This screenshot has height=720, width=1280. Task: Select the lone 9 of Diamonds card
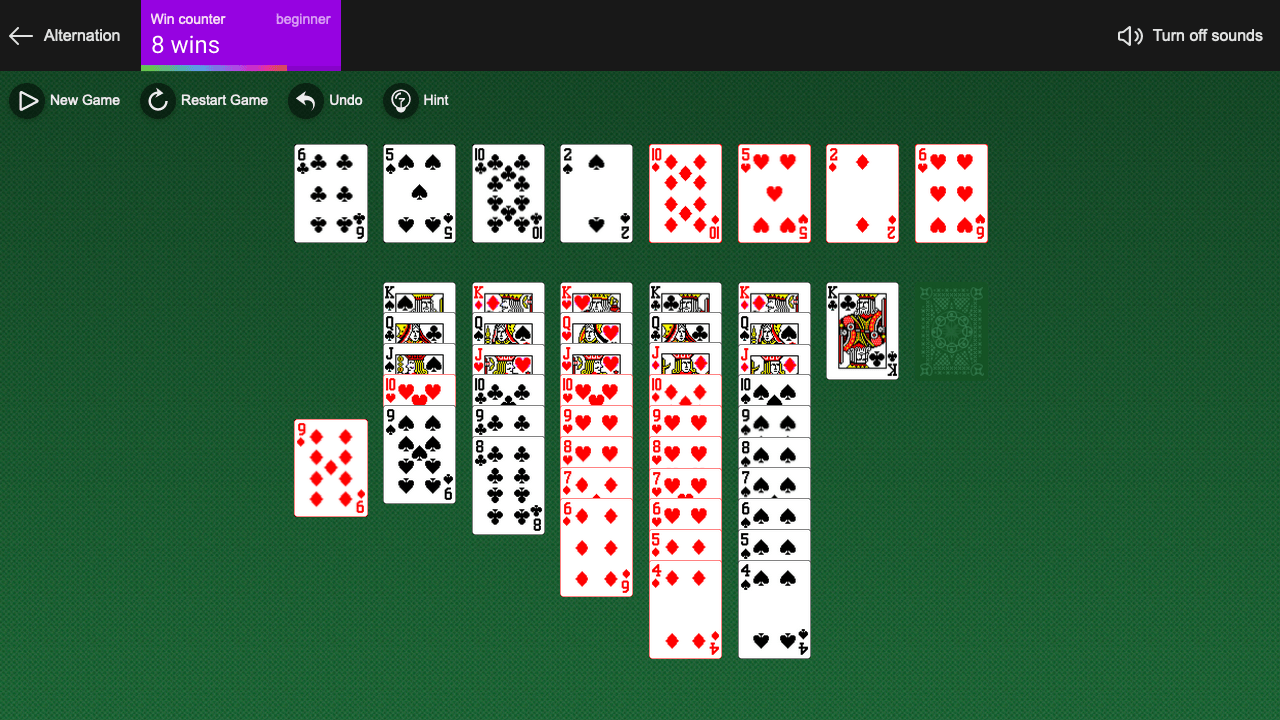(330, 467)
